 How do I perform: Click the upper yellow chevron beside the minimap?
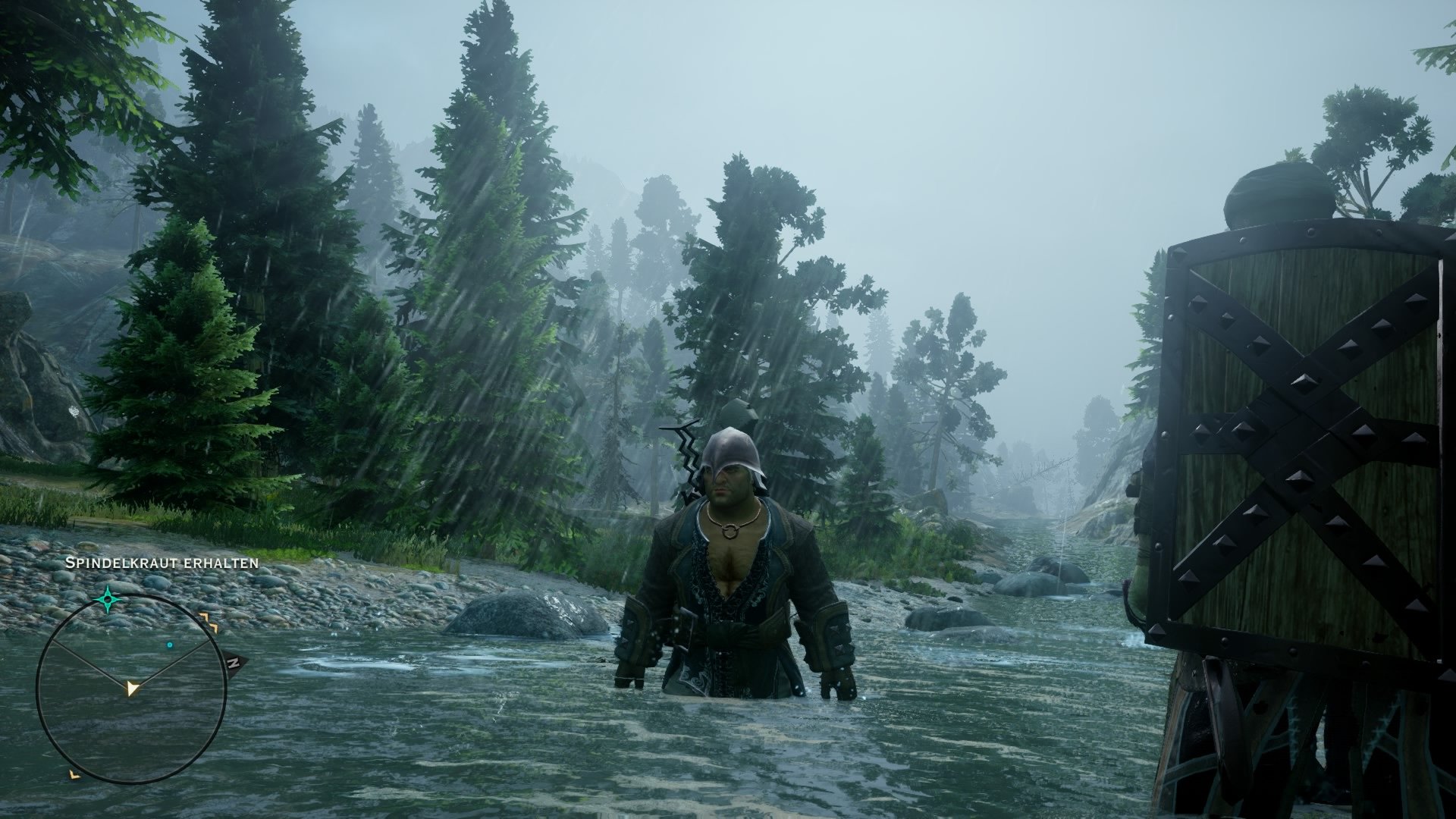click(x=202, y=616)
